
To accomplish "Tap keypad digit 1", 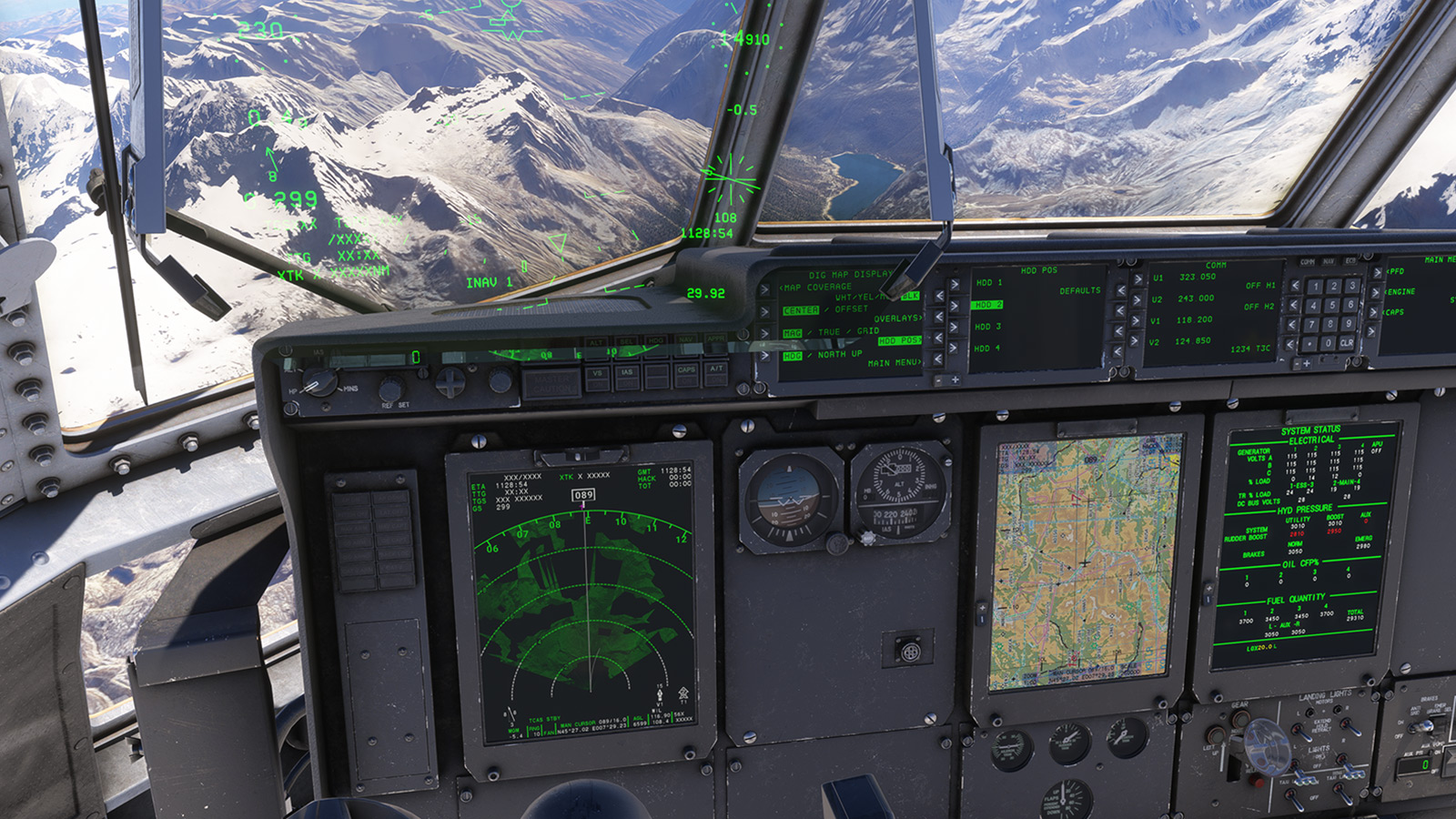I will (1314, 287).
